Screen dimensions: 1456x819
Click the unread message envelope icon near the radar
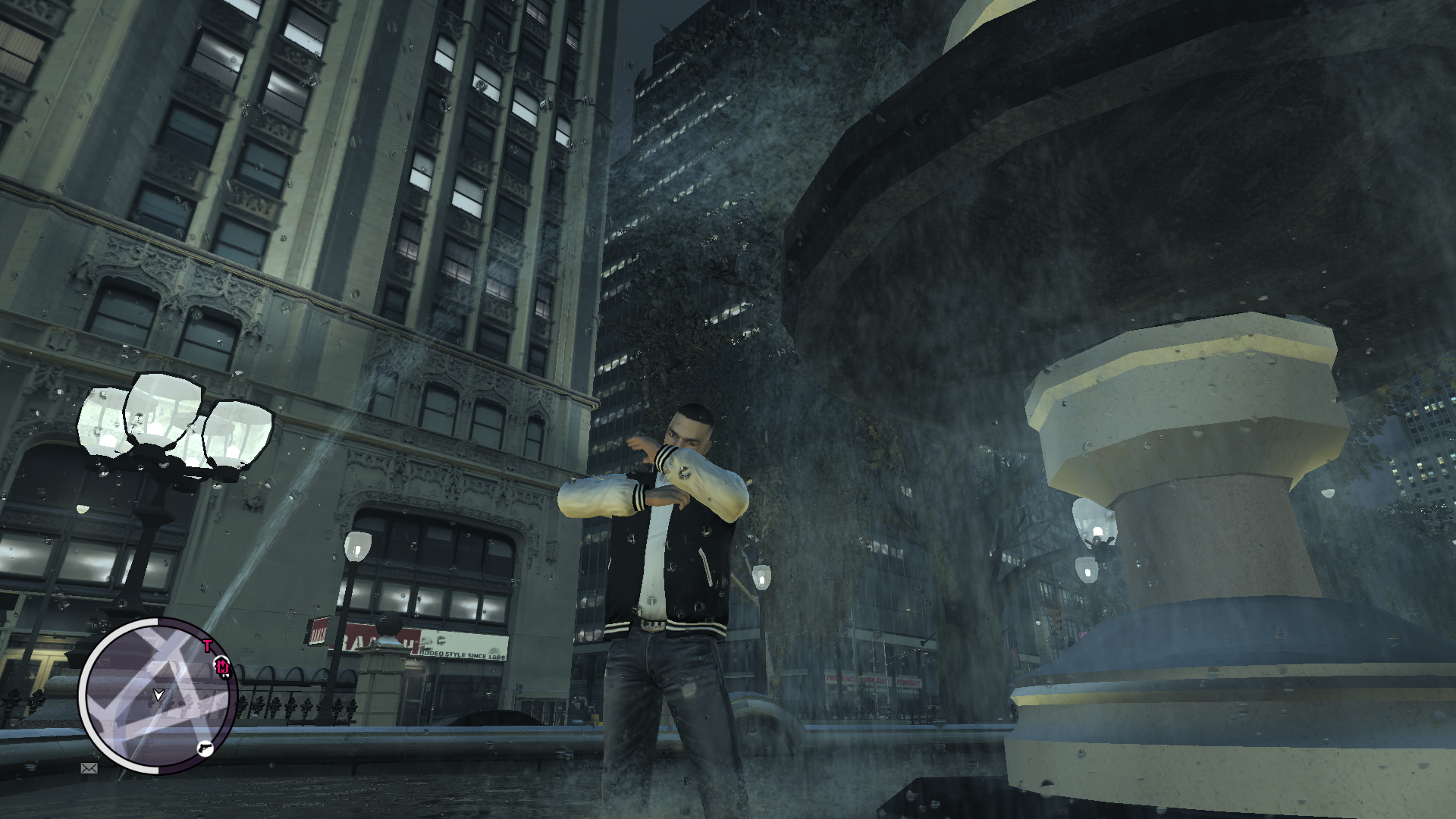89,768
